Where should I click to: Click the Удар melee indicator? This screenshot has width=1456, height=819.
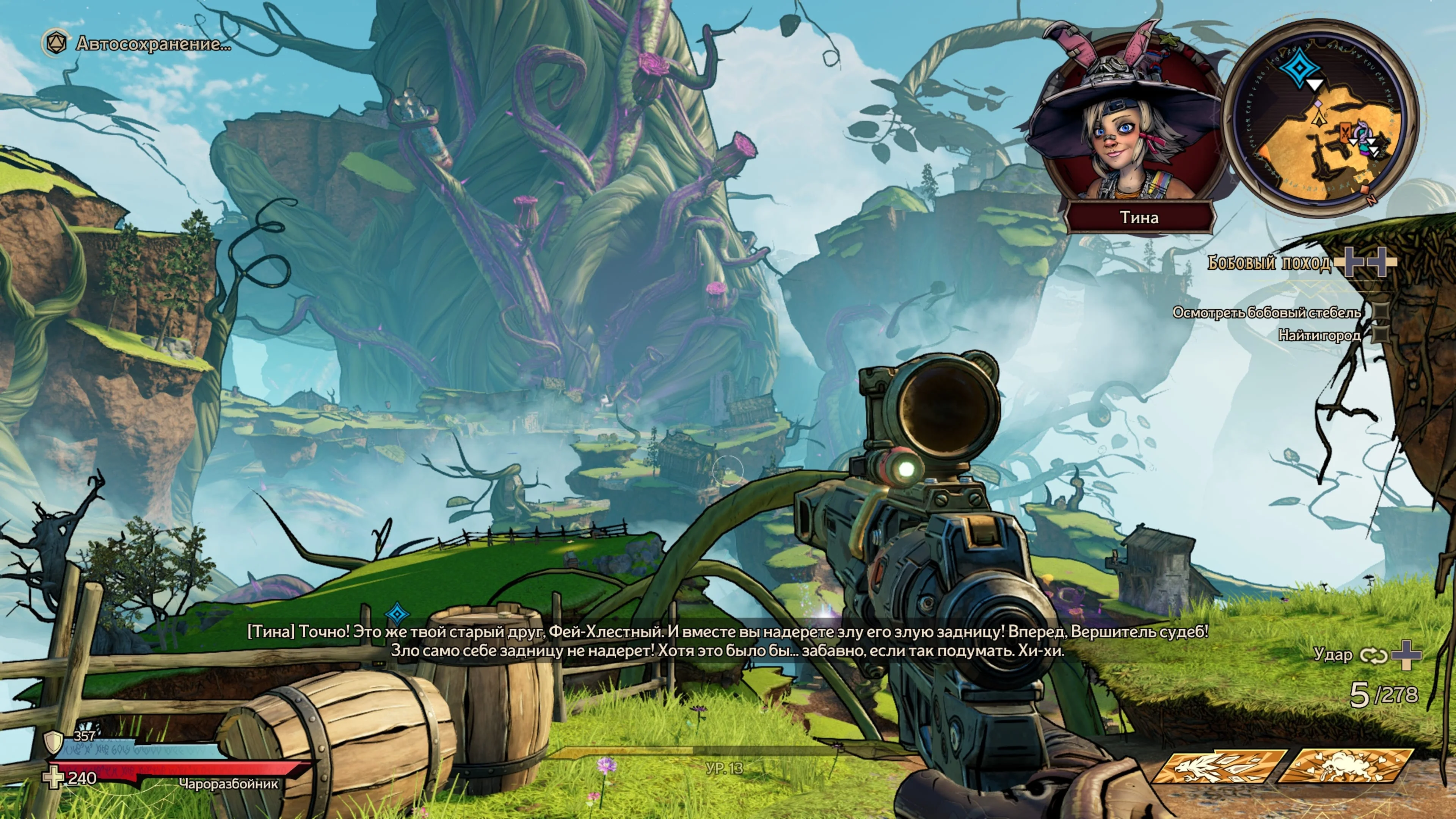(1333, 654)
